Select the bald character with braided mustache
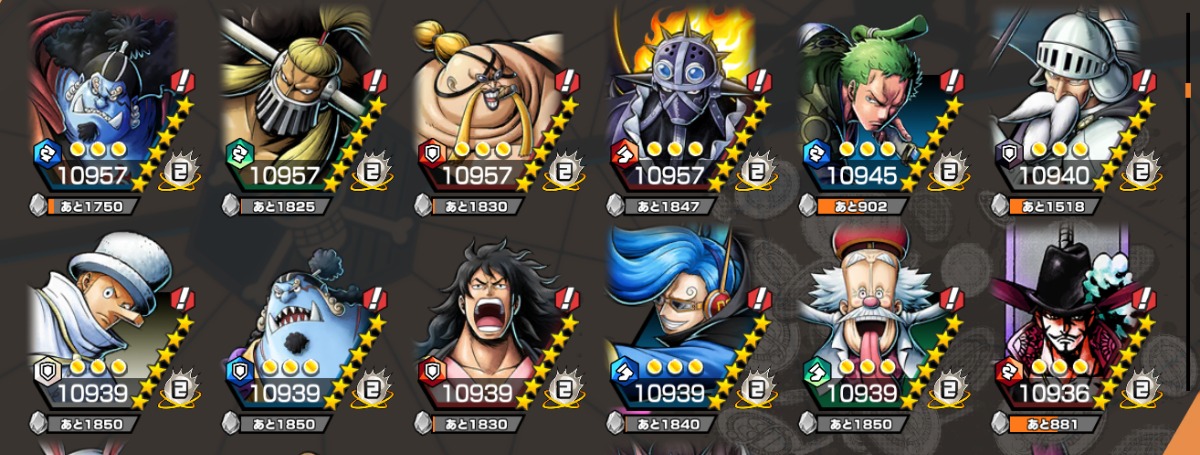1200x455 pixels. [490, 100]
